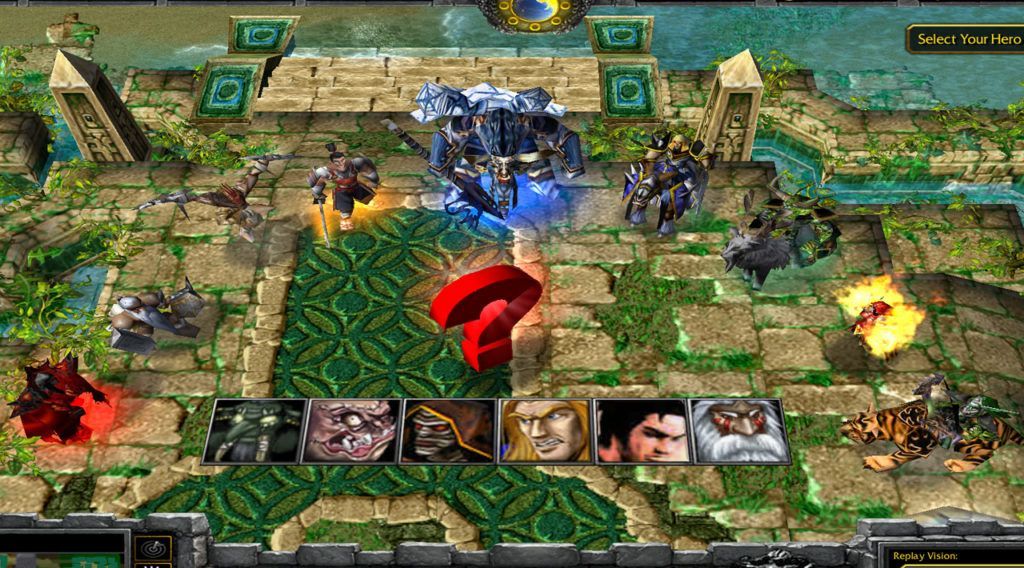Select the dark-haired swordsman portrait
This screenshot has width=1024, height=568.
(643, 431)
